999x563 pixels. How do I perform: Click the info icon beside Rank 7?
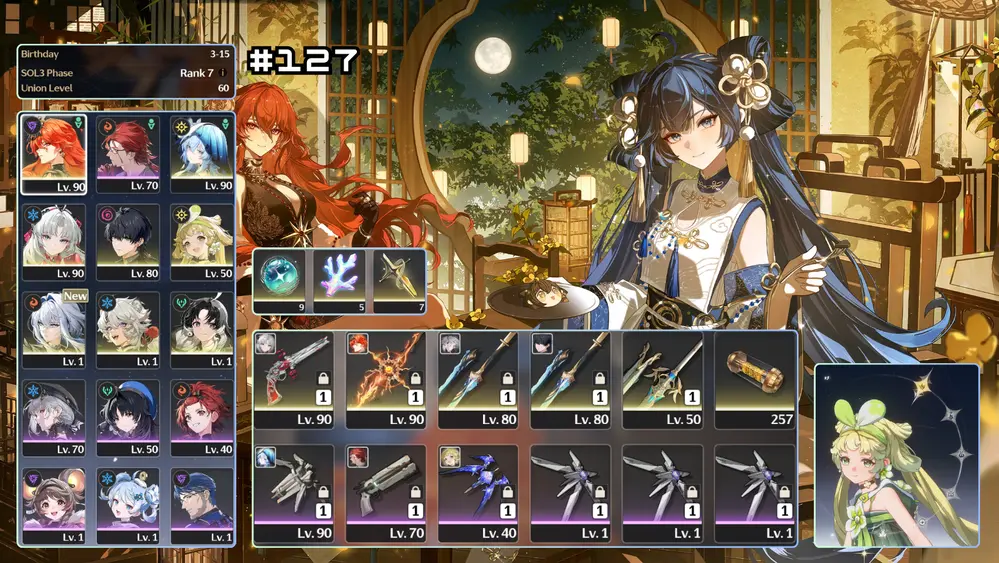(x=222, y=73)
